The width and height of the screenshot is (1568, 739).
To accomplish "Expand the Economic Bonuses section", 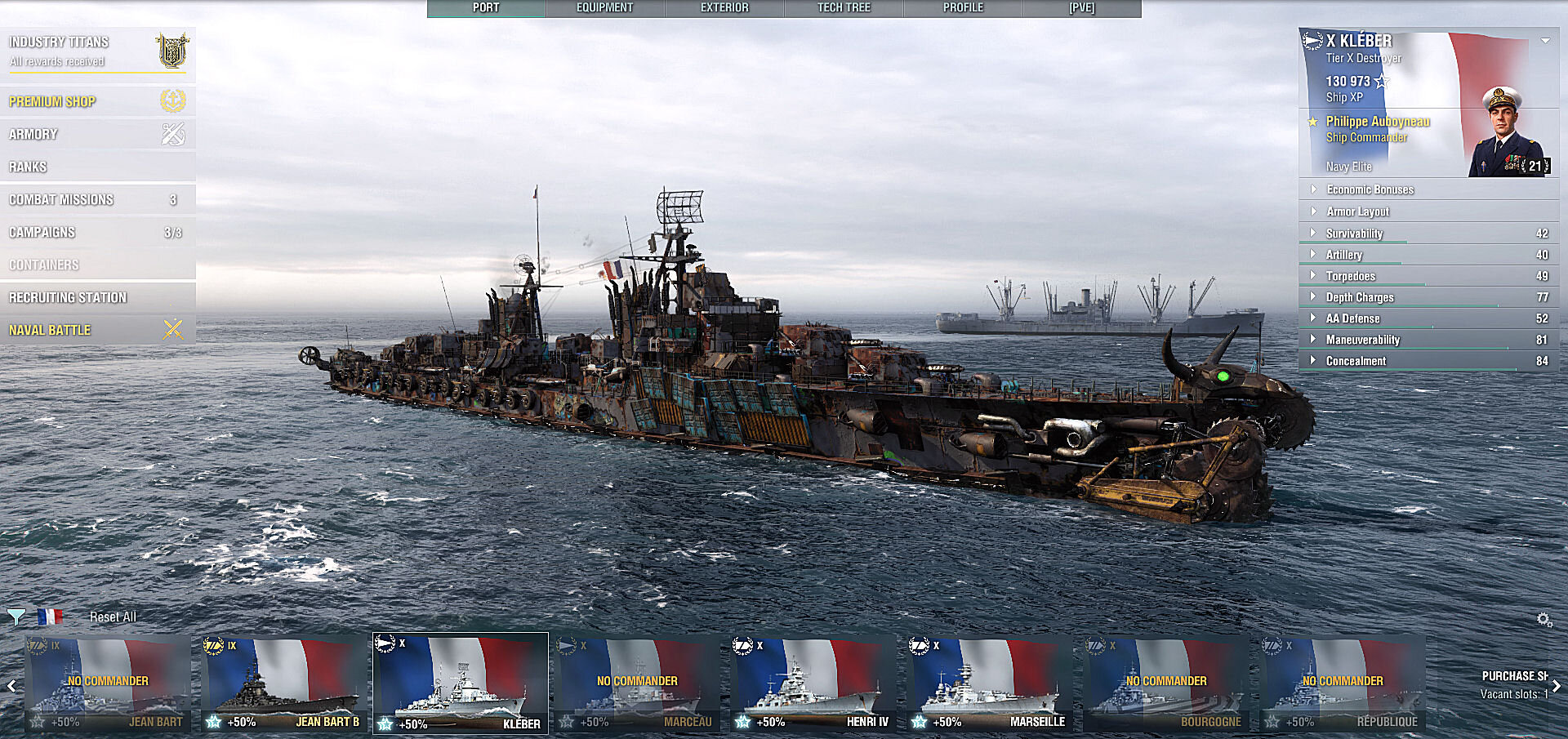I will pos(1370,189).
